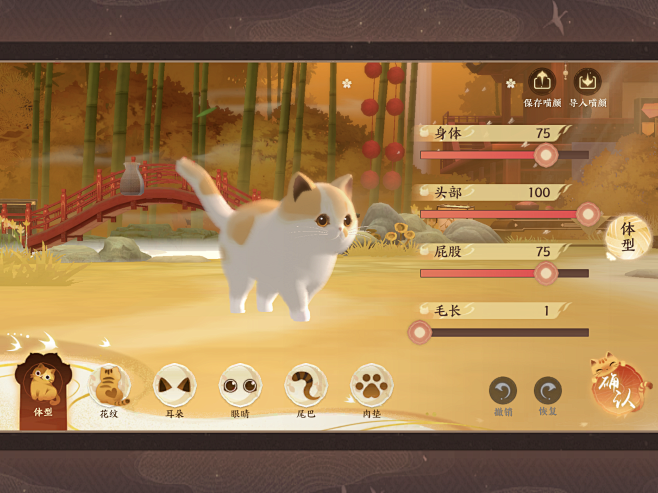Select the 体型 round side tab
The height and width of the screenshot is (493, 658).
tap(628, 237)
